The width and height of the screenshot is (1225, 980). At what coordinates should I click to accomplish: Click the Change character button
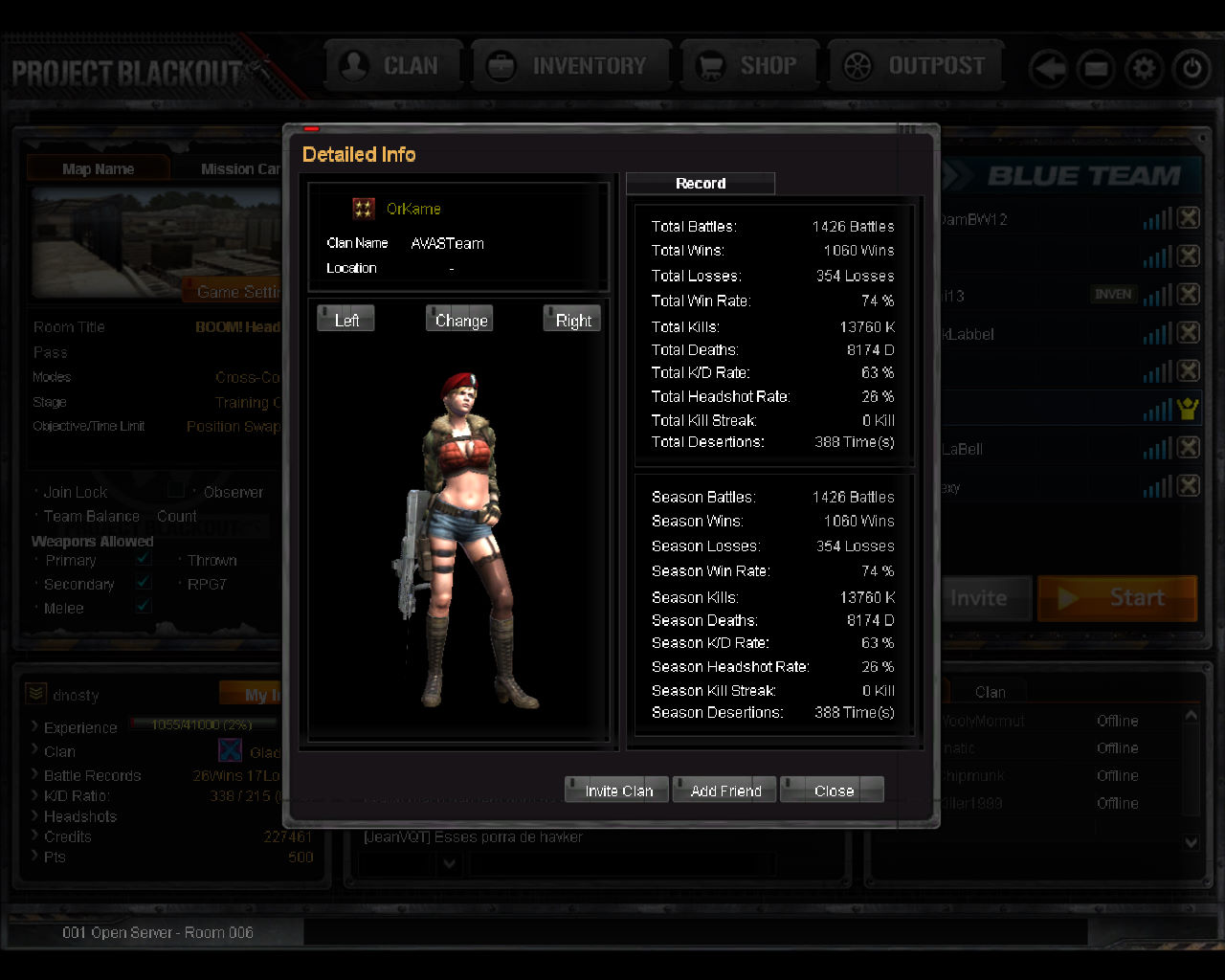(x=460, y=320)
